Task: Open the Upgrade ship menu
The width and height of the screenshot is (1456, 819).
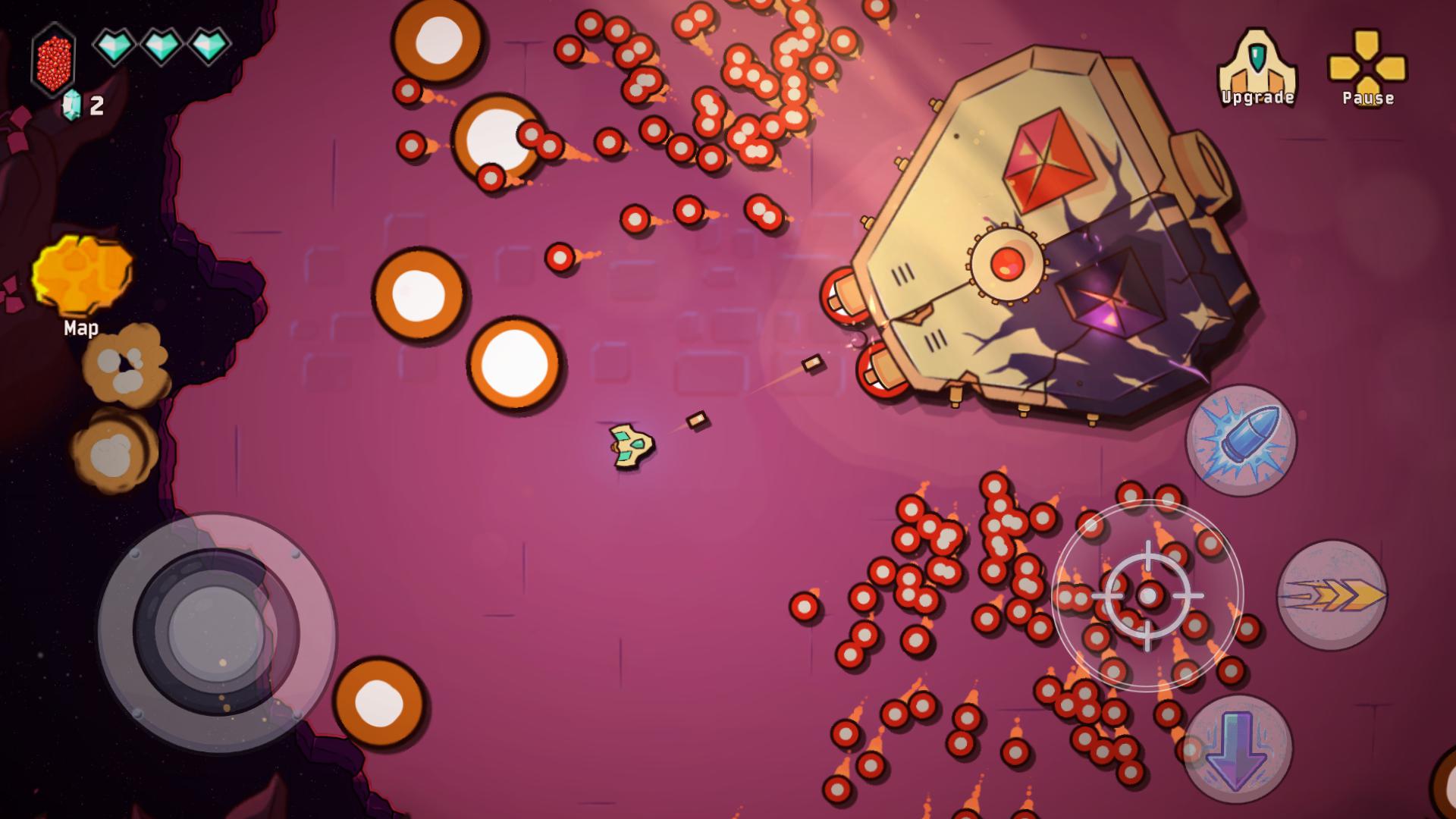Action: 1257,68
